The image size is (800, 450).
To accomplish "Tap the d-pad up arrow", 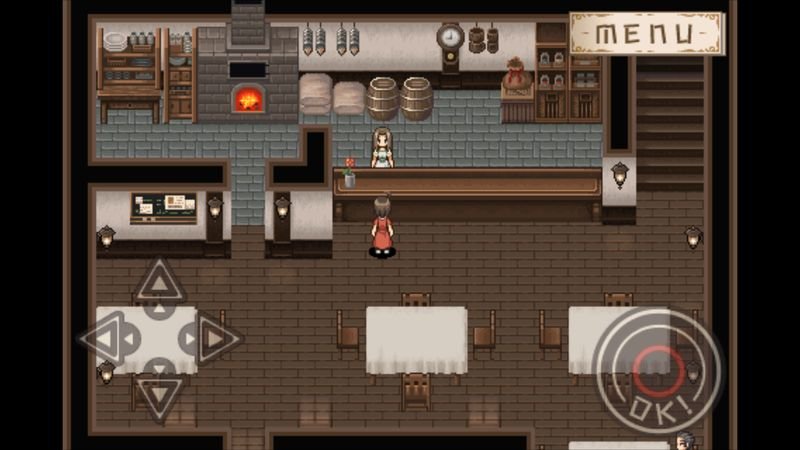I will point(158,283).
